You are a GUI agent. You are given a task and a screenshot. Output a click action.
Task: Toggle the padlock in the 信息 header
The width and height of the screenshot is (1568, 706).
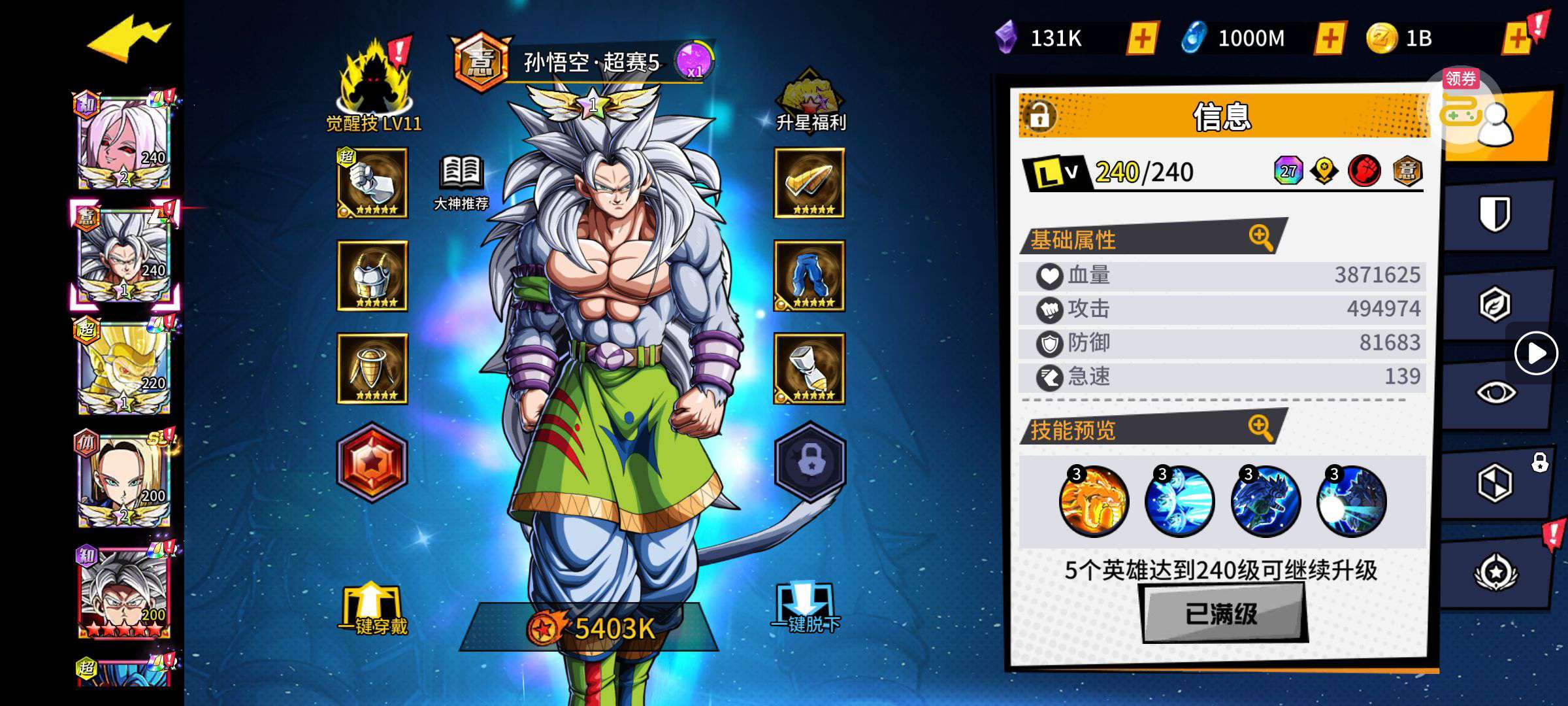coord(1039,116)
